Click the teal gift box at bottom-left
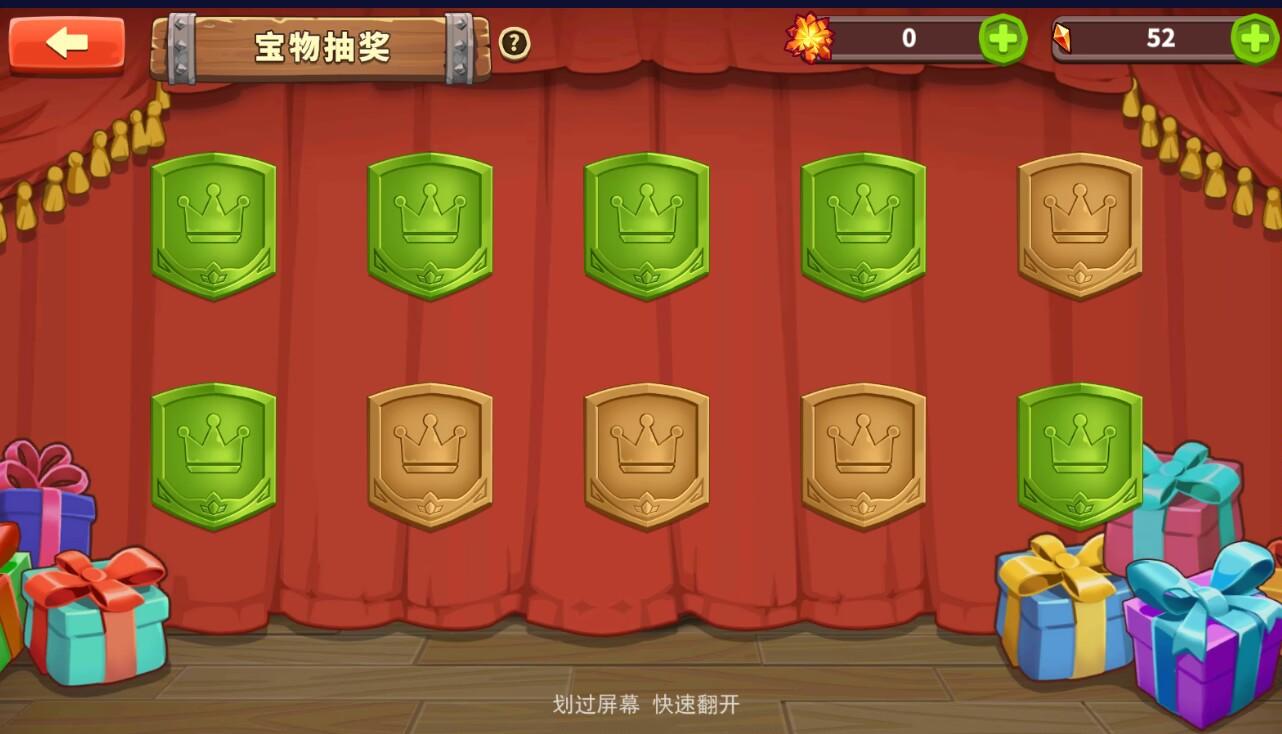This screenshot has height=734, width=1282. tap(95, 620)
